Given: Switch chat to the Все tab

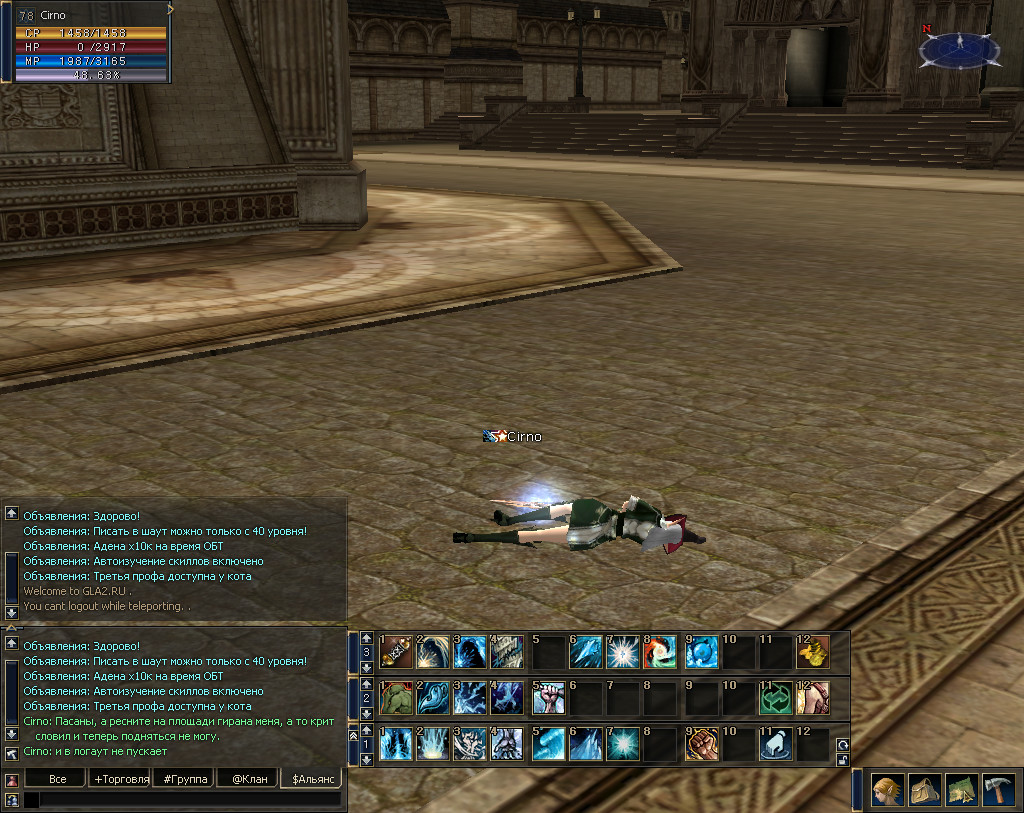Looking at the screenshot, I should (x=58, y=778).
